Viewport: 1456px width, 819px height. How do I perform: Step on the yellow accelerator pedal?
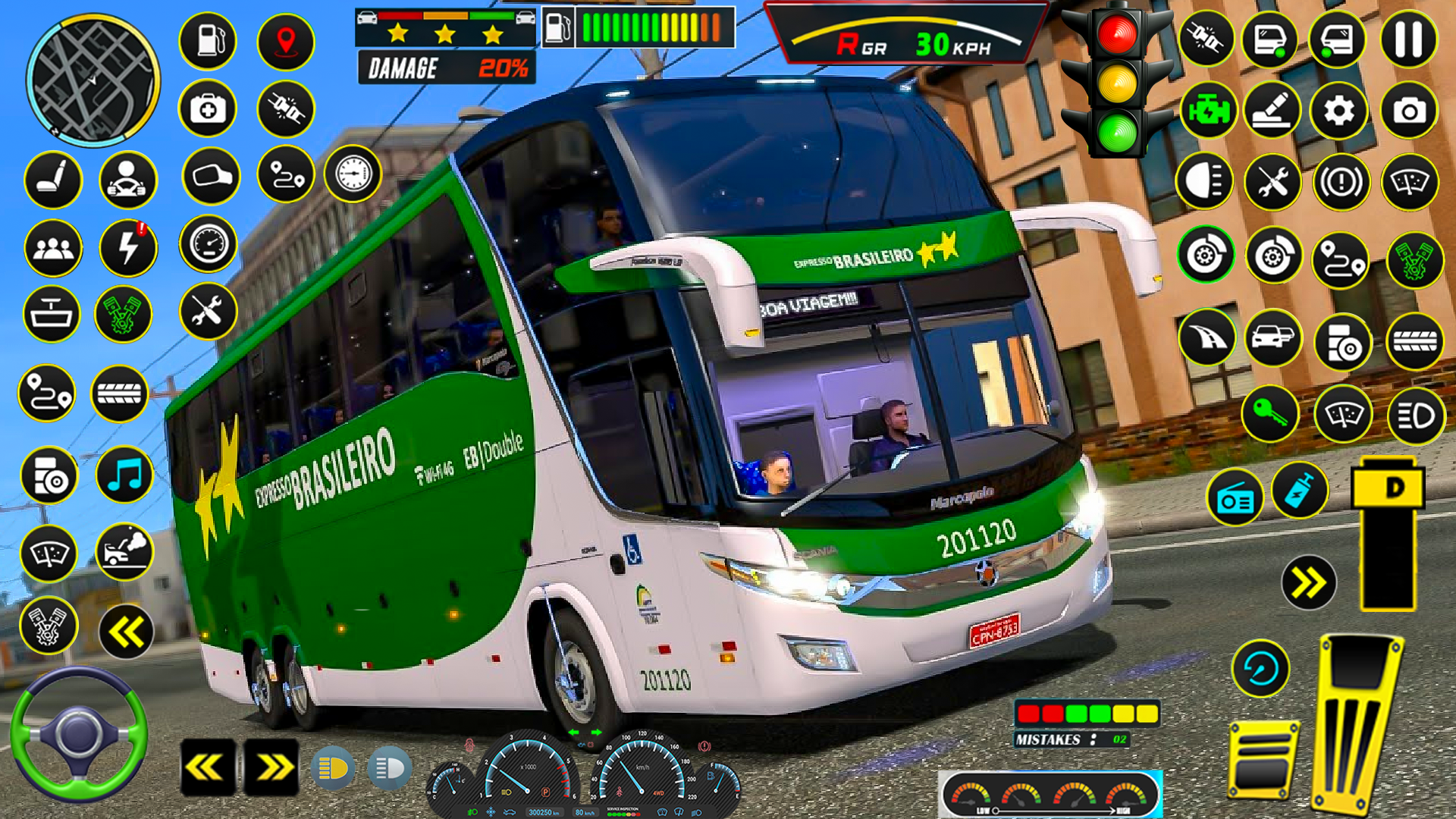pos(1357,724)
